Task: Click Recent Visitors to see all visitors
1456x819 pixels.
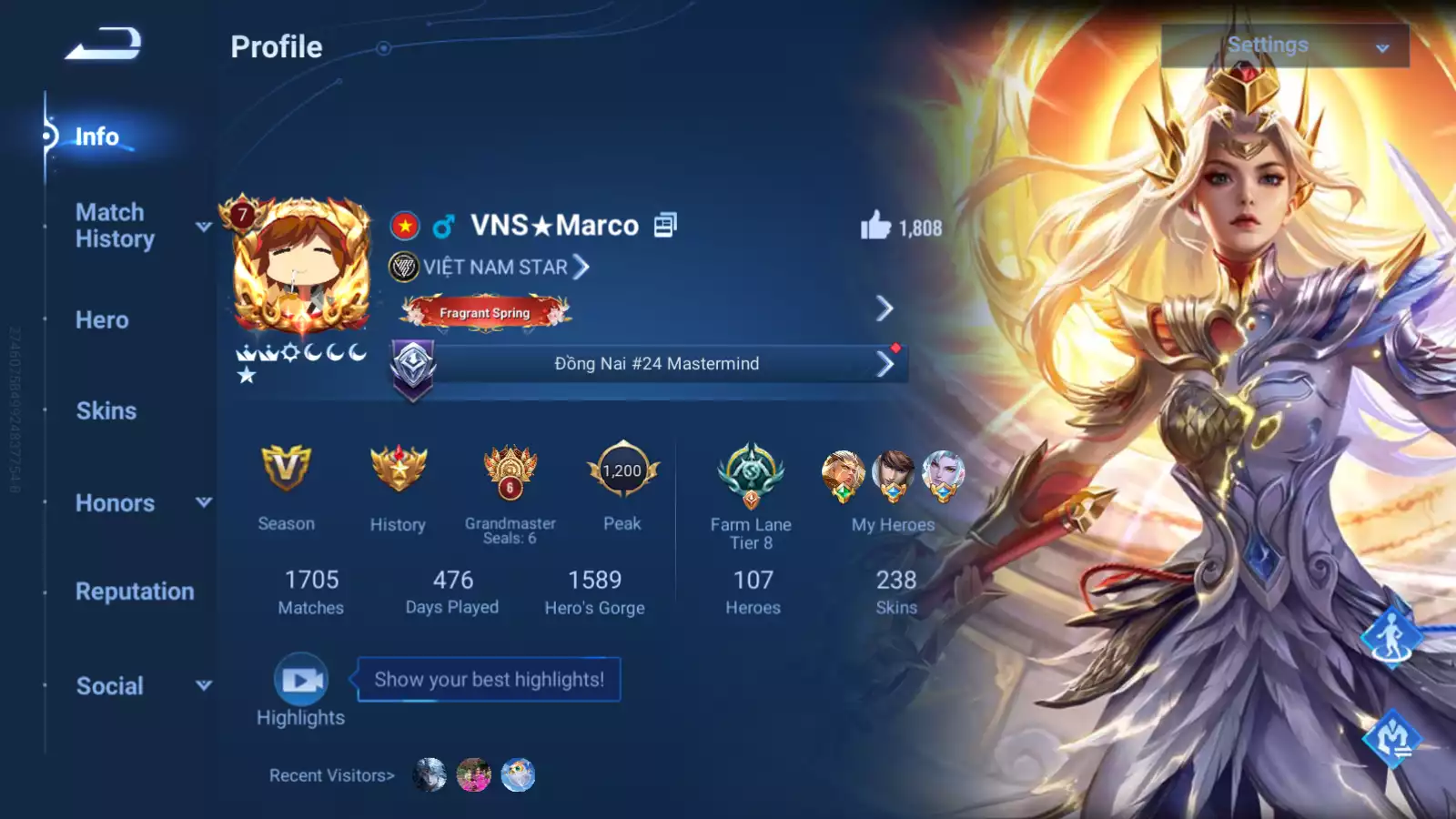Action: tap(330, 775)
